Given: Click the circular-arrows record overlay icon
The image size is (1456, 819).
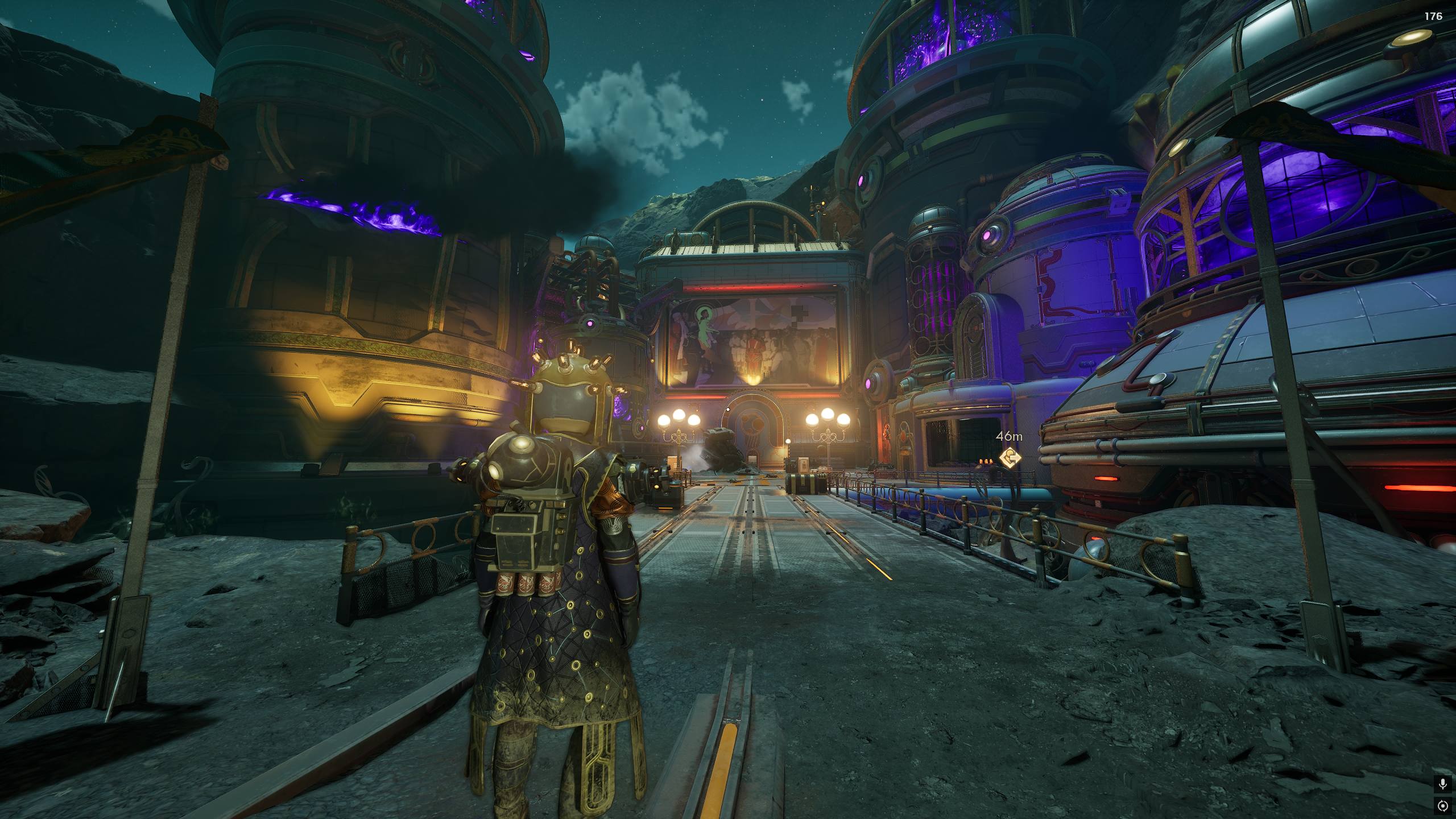Looking at the screenshot, I should pos(1442,805).
